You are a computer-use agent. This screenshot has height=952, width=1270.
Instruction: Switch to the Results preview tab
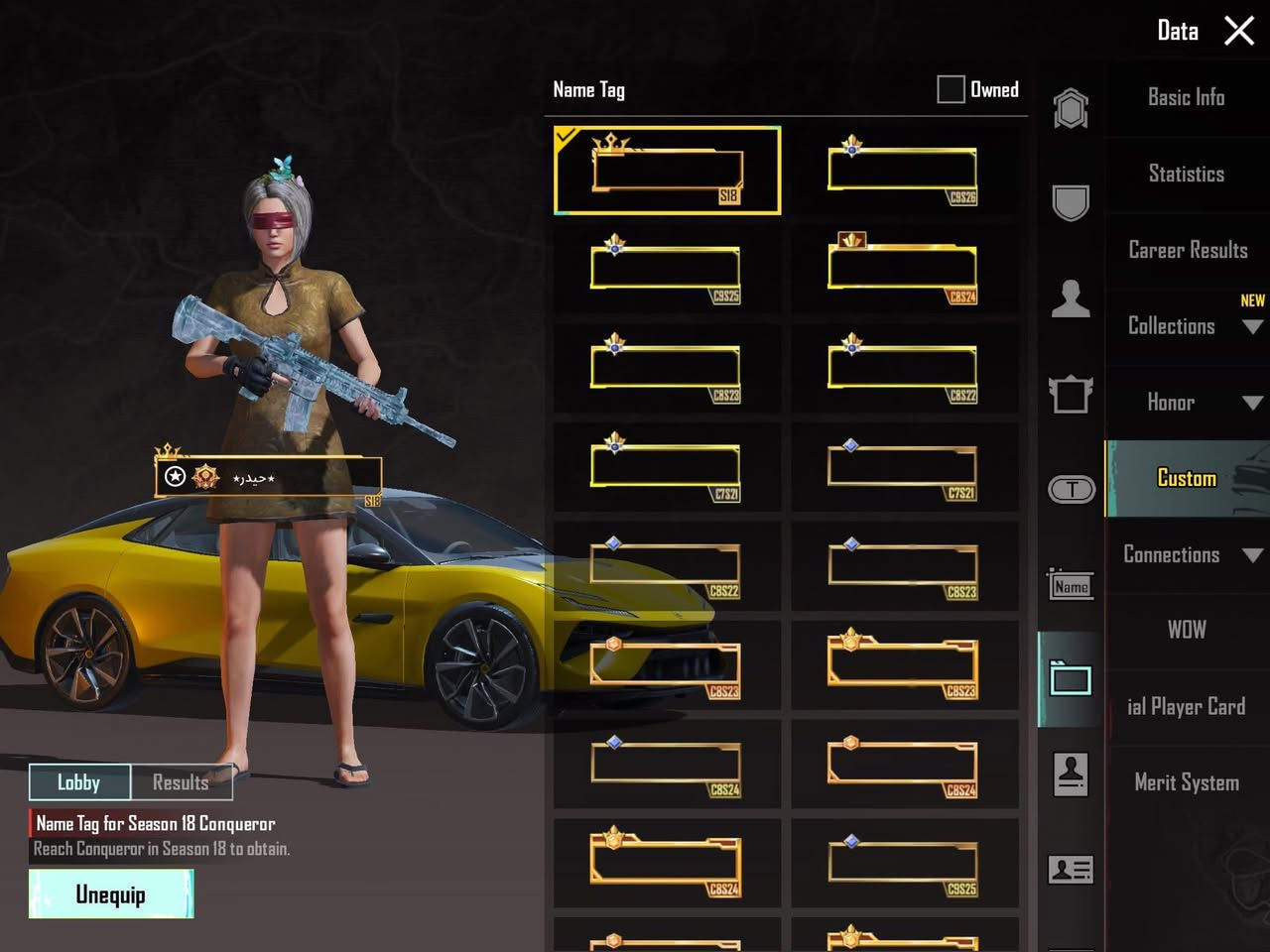click(181, 782)
